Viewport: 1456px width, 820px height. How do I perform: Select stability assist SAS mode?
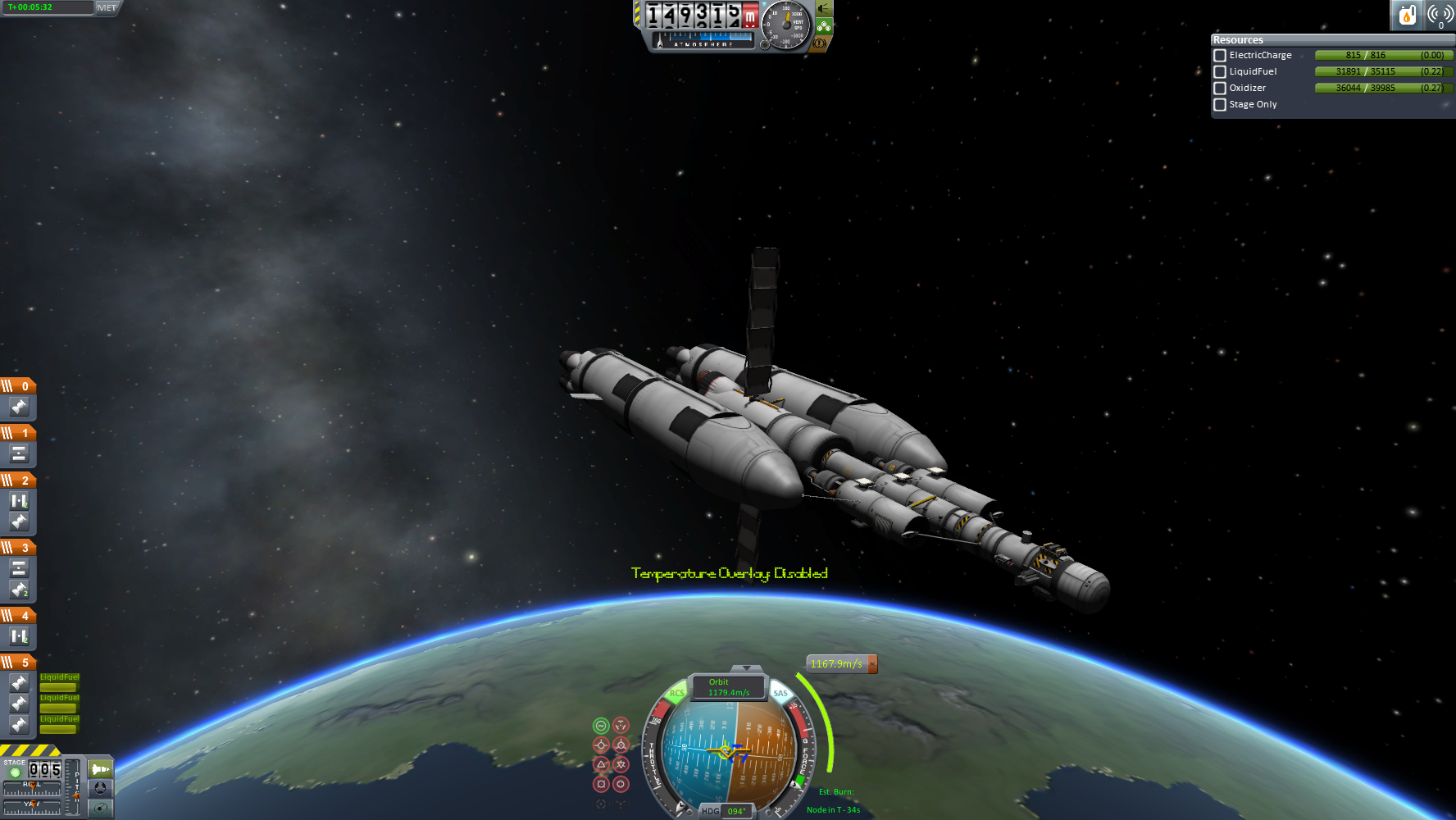pyautogui.click(x=601, y=726)
